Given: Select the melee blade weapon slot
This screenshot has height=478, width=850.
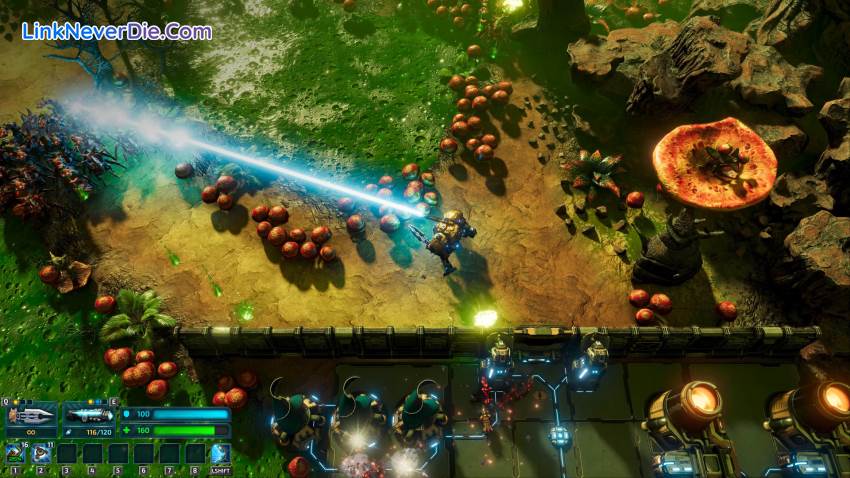Looking at the screenshot, I should pos(31,415).
